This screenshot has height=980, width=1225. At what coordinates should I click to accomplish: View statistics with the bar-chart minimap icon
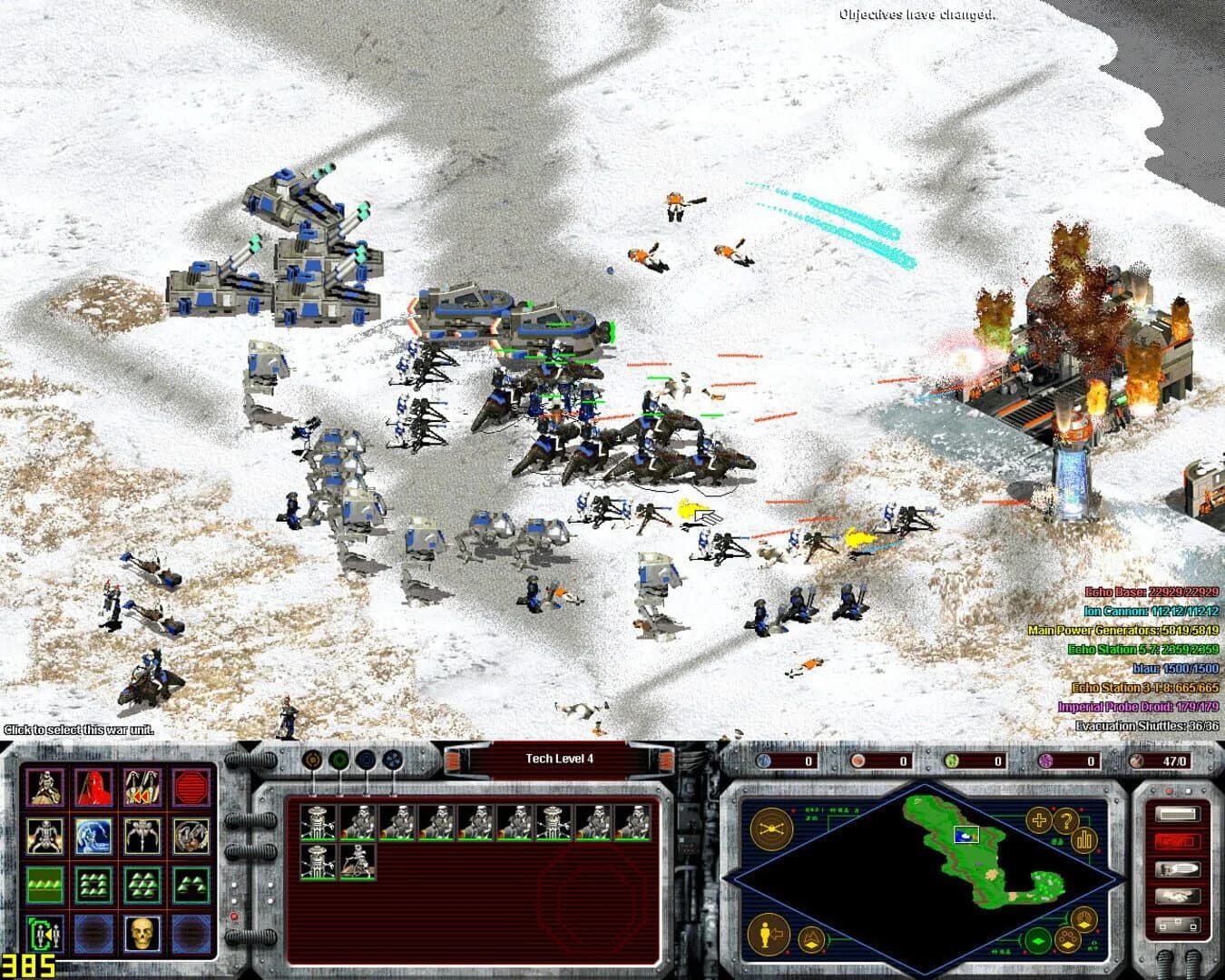pyautogui.click(x=1083, y=841)
